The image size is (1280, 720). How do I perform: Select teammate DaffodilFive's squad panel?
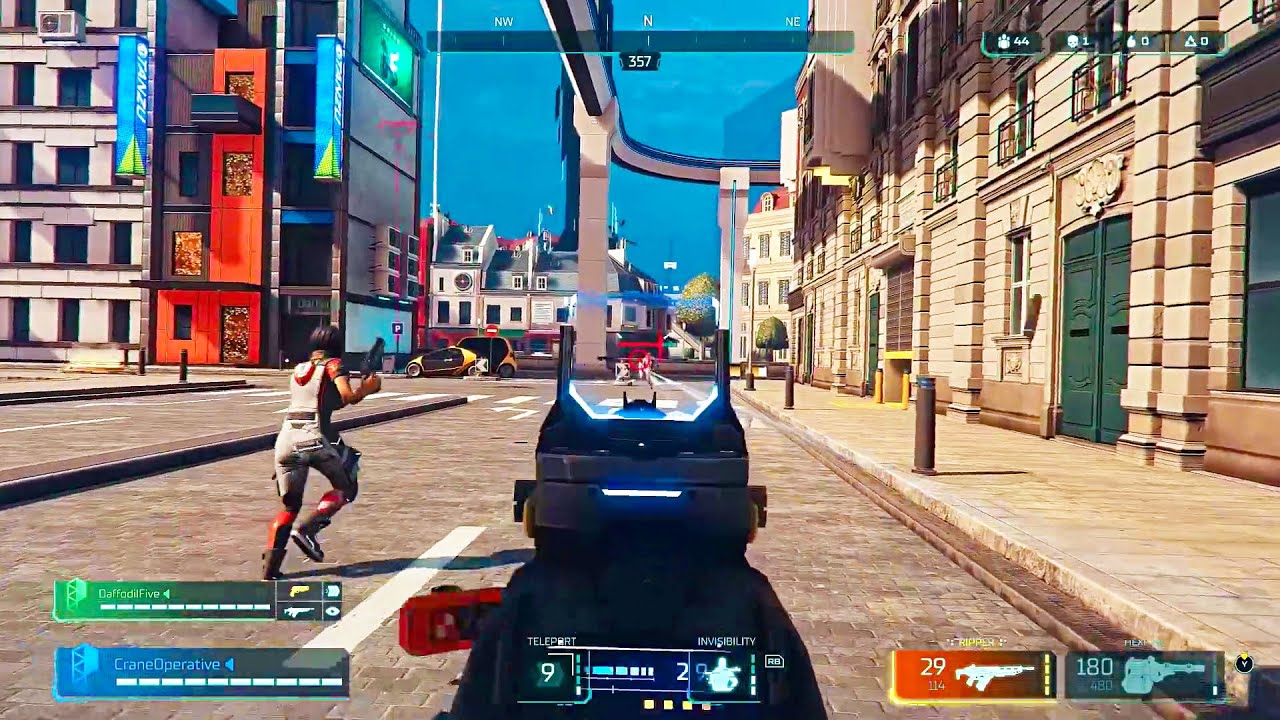coord(165,600)
